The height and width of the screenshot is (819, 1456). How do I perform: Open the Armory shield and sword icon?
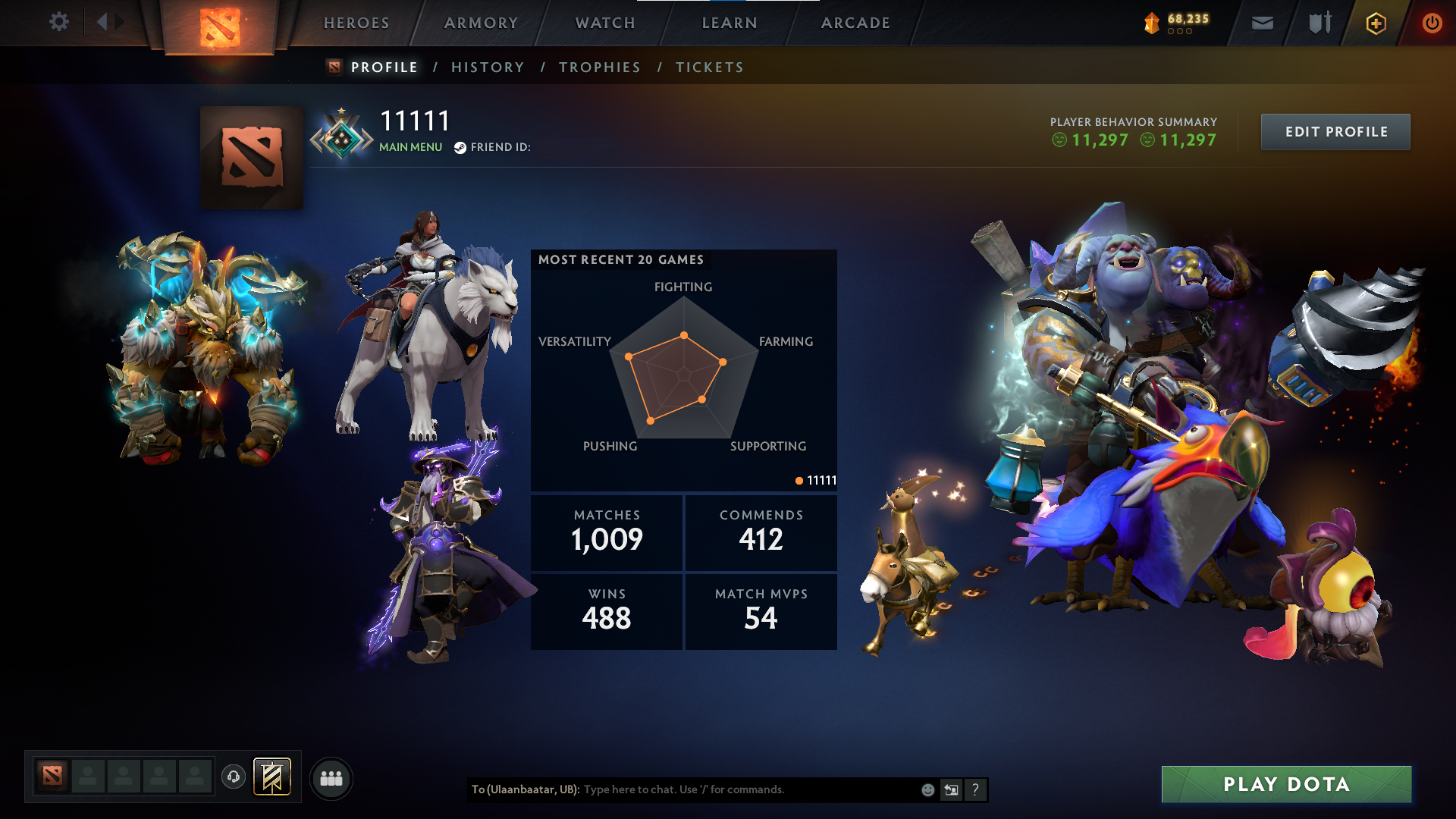[1318, 22]
